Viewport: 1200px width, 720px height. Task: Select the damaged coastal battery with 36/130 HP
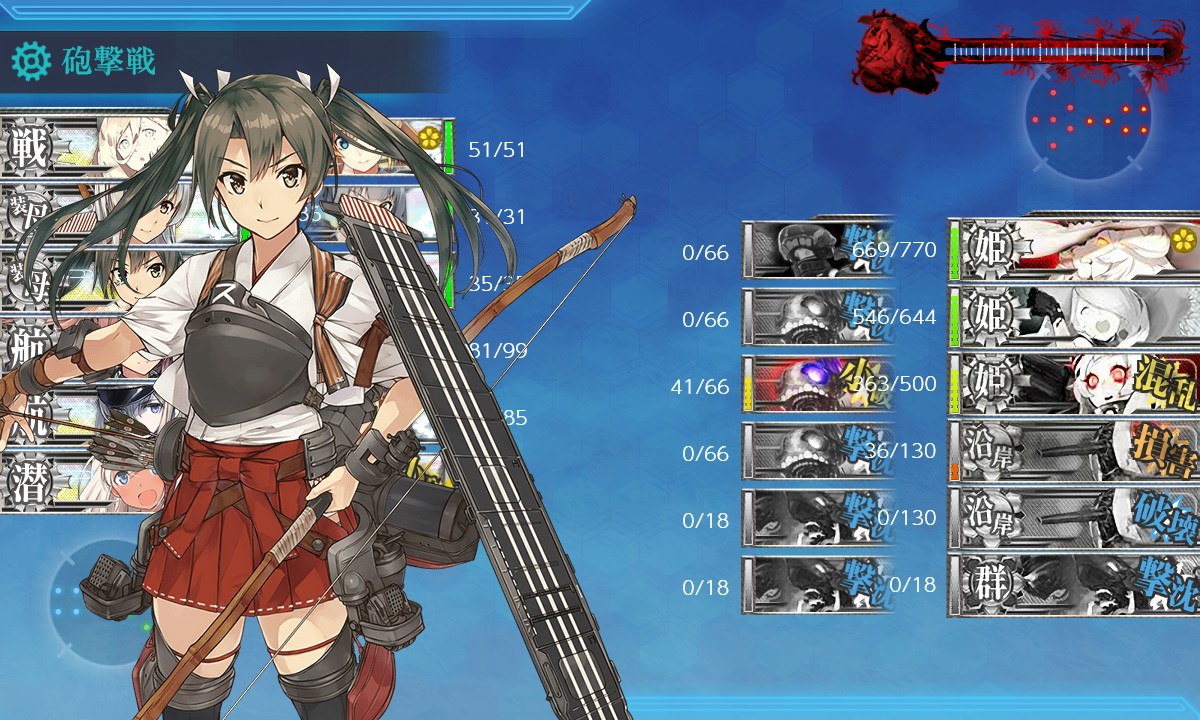(x=1075, y=451)
